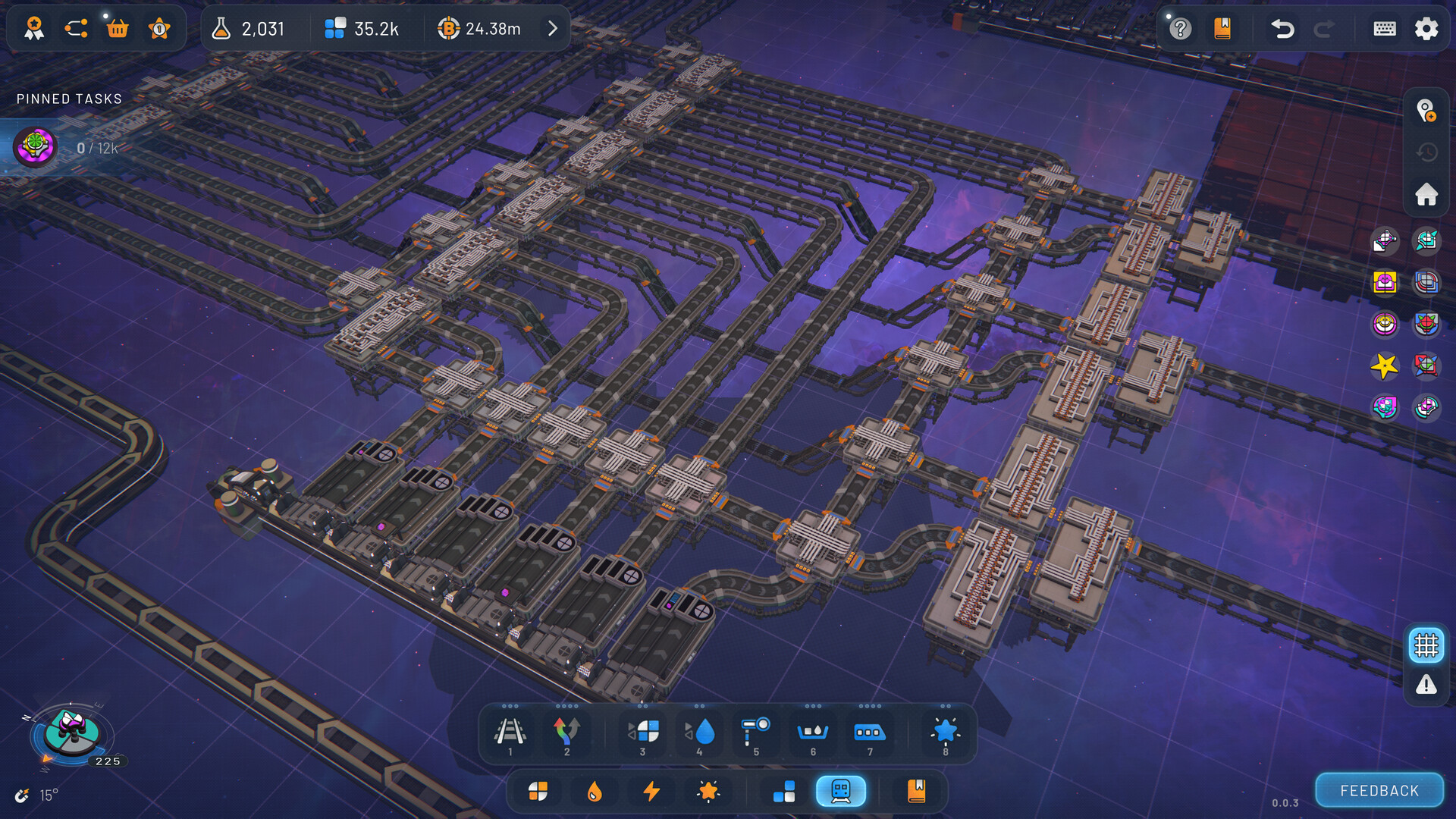Viewport: 1456px width, 819px height.
Task: Open the help question mark
Action: [1180, 29]
